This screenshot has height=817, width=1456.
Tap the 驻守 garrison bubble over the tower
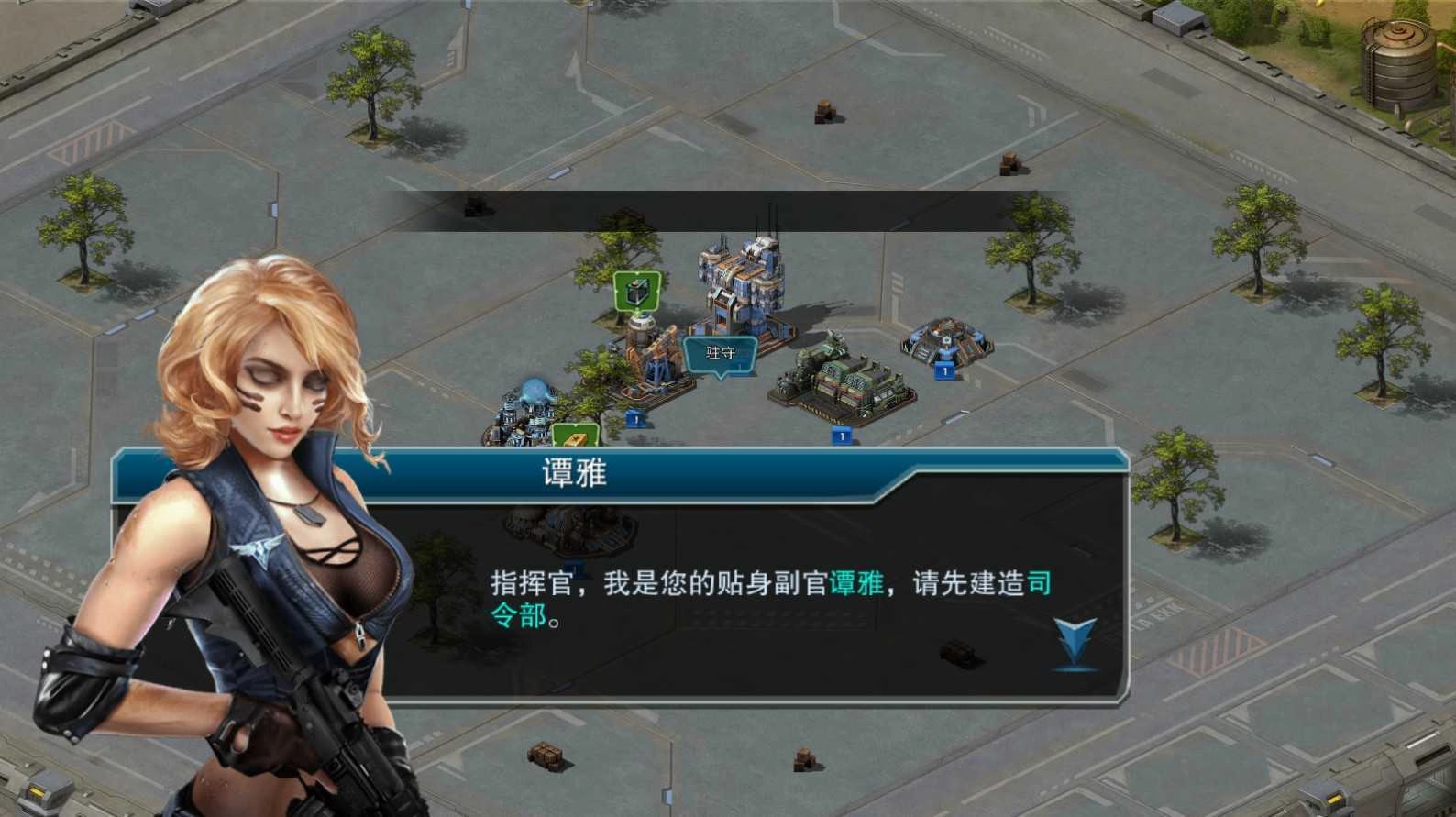point(719,354)
